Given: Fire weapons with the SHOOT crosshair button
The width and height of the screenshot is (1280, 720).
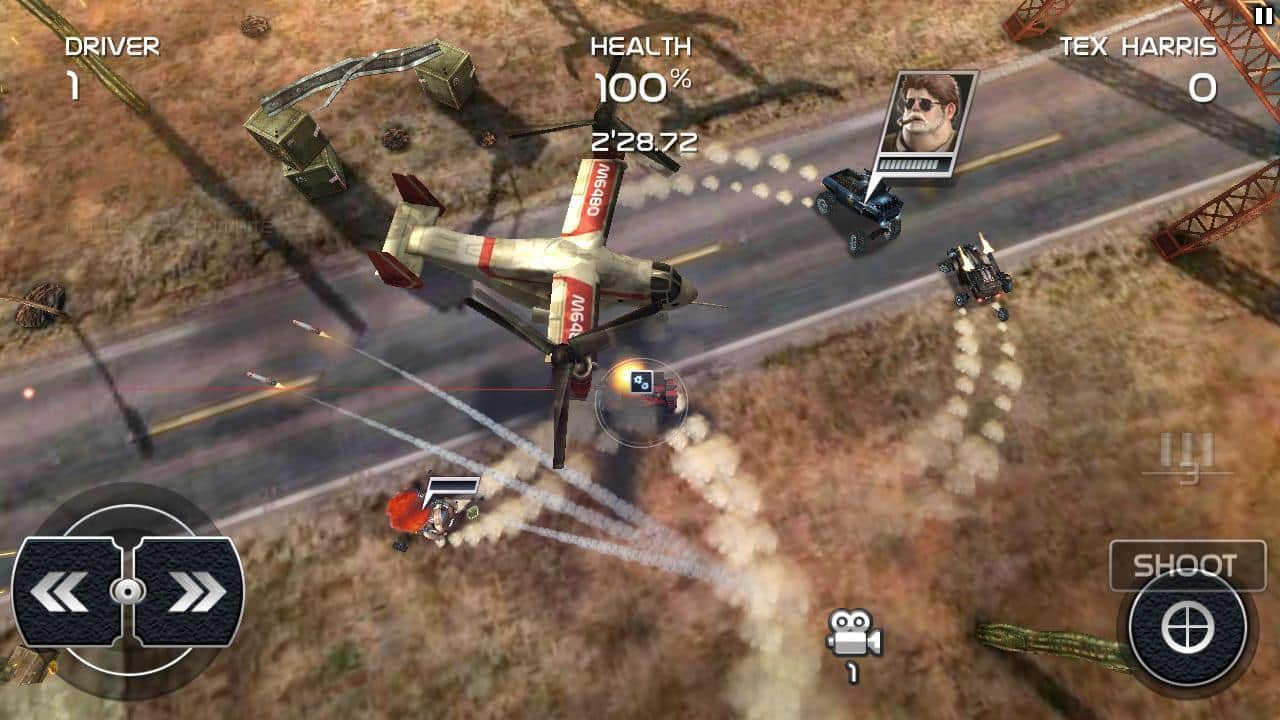Looking at the screenshot, I should (x=1187, y=628).
